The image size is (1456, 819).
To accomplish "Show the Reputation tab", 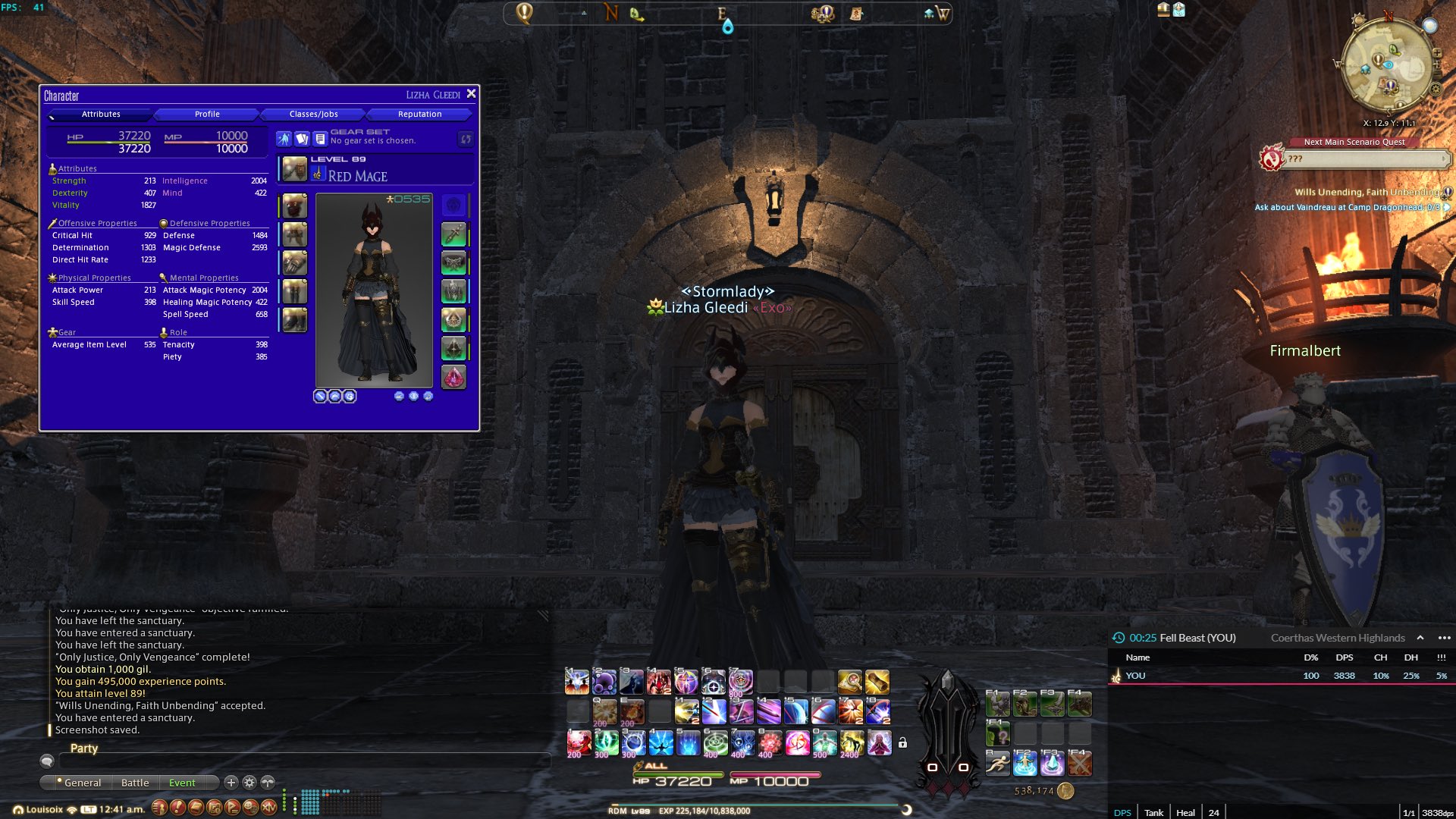I will click(x=419, y=115).
